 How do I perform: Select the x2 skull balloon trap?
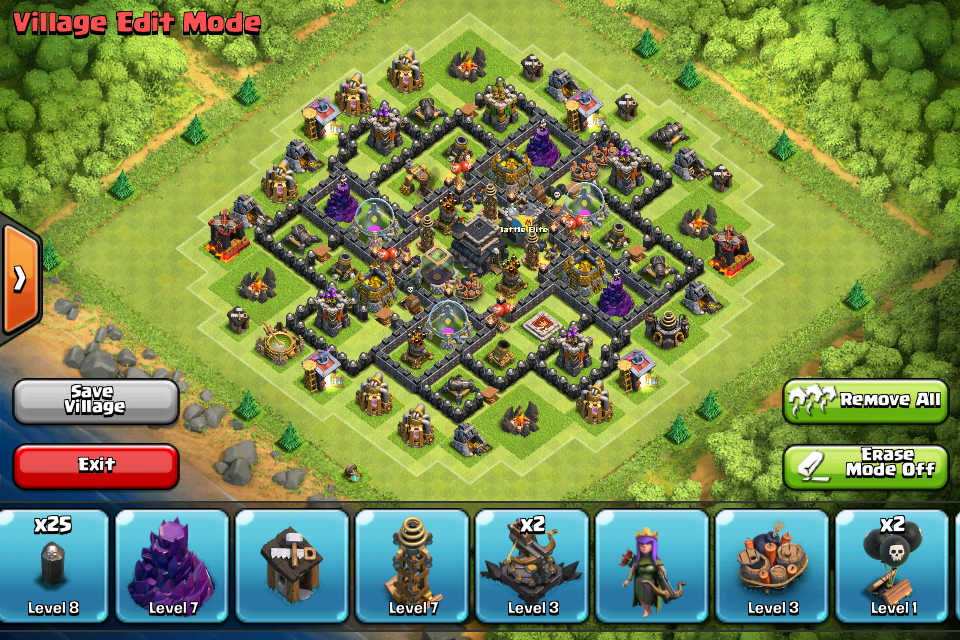tap(891, 567)
